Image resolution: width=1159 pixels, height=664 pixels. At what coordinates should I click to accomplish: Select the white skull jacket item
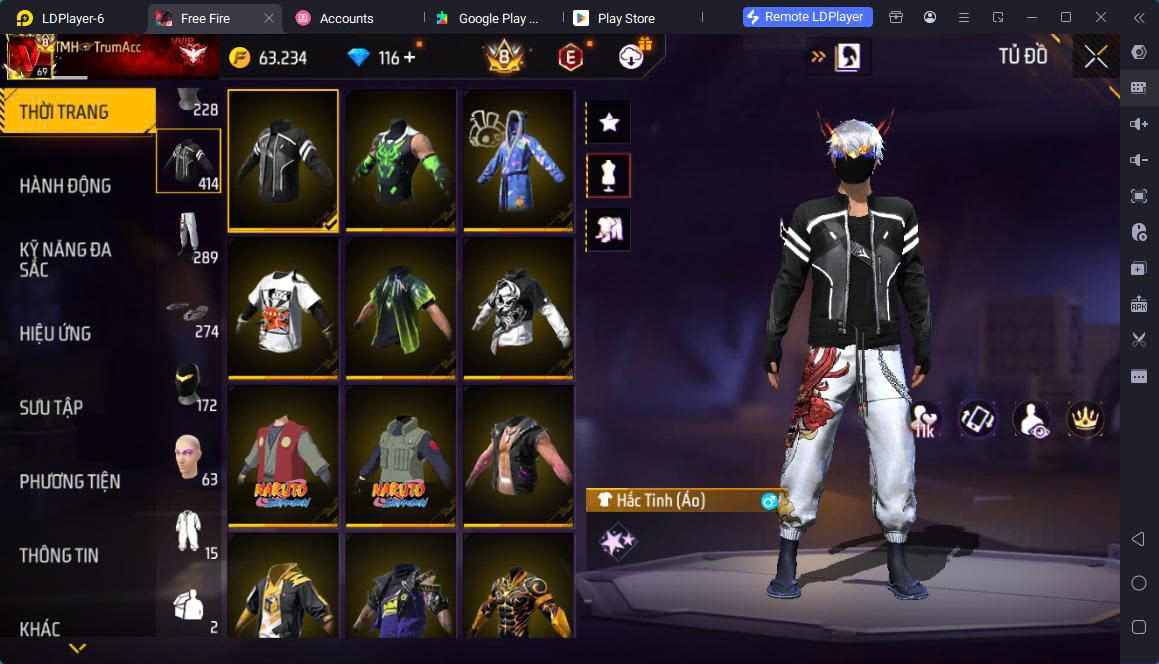click(517, 308)
